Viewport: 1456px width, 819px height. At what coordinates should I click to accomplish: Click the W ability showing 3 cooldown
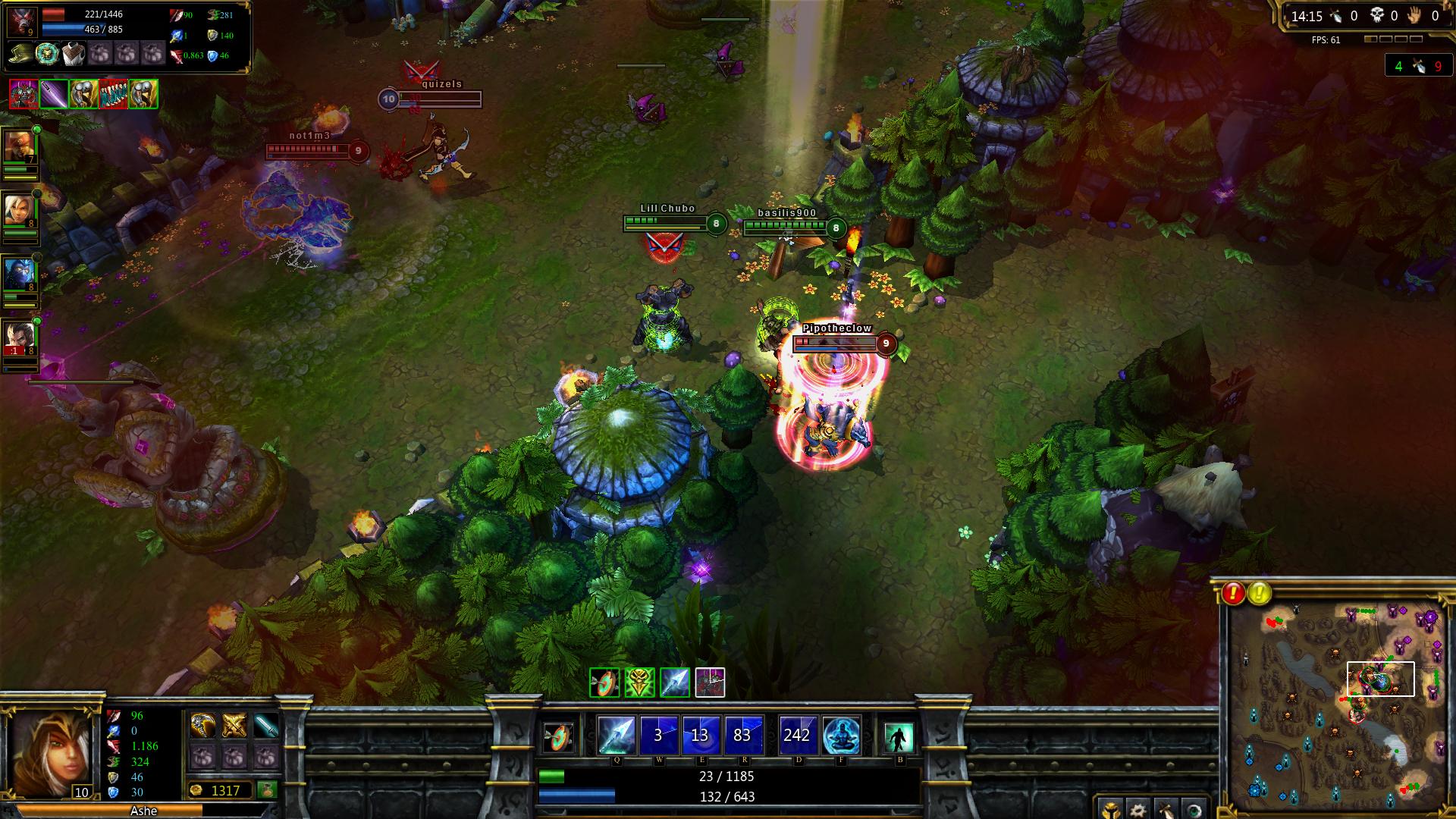[x=658, y=735]
